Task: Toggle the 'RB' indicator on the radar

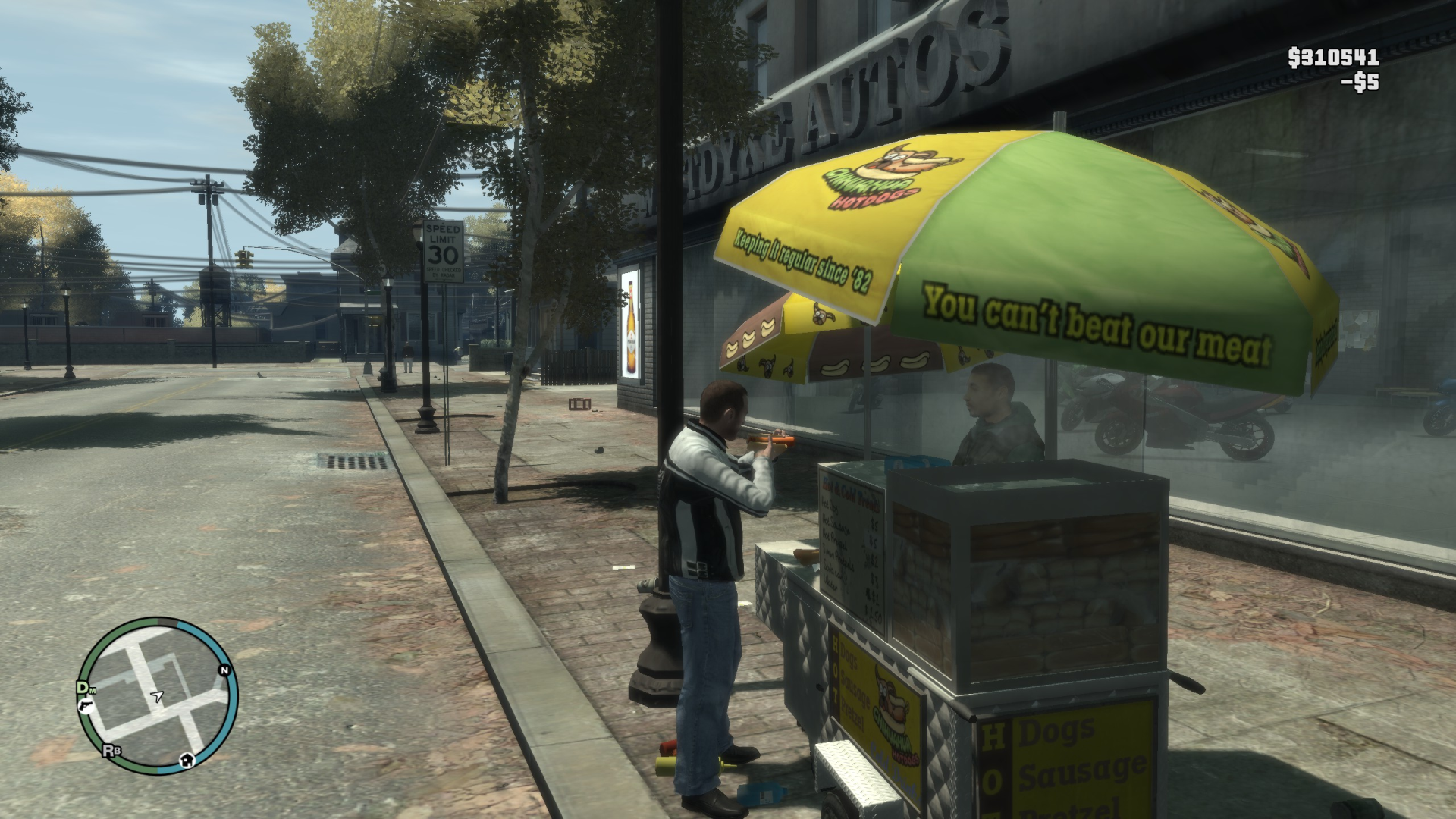Action: click(111, 749)
